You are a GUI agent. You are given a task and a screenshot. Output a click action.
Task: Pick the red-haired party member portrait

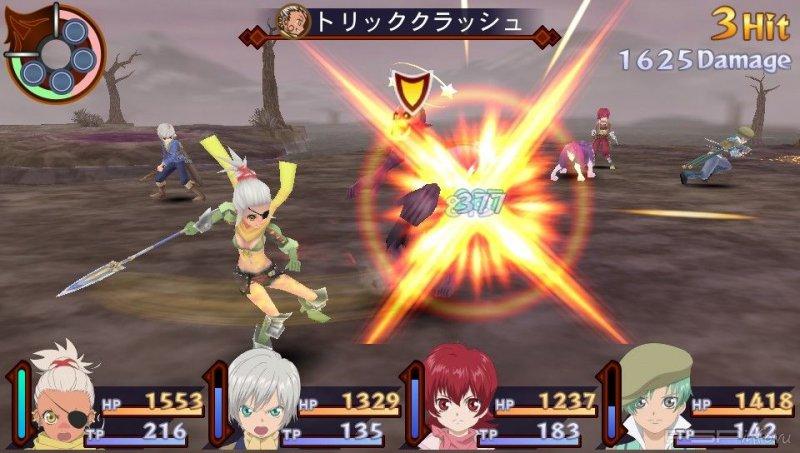point(455,399)
